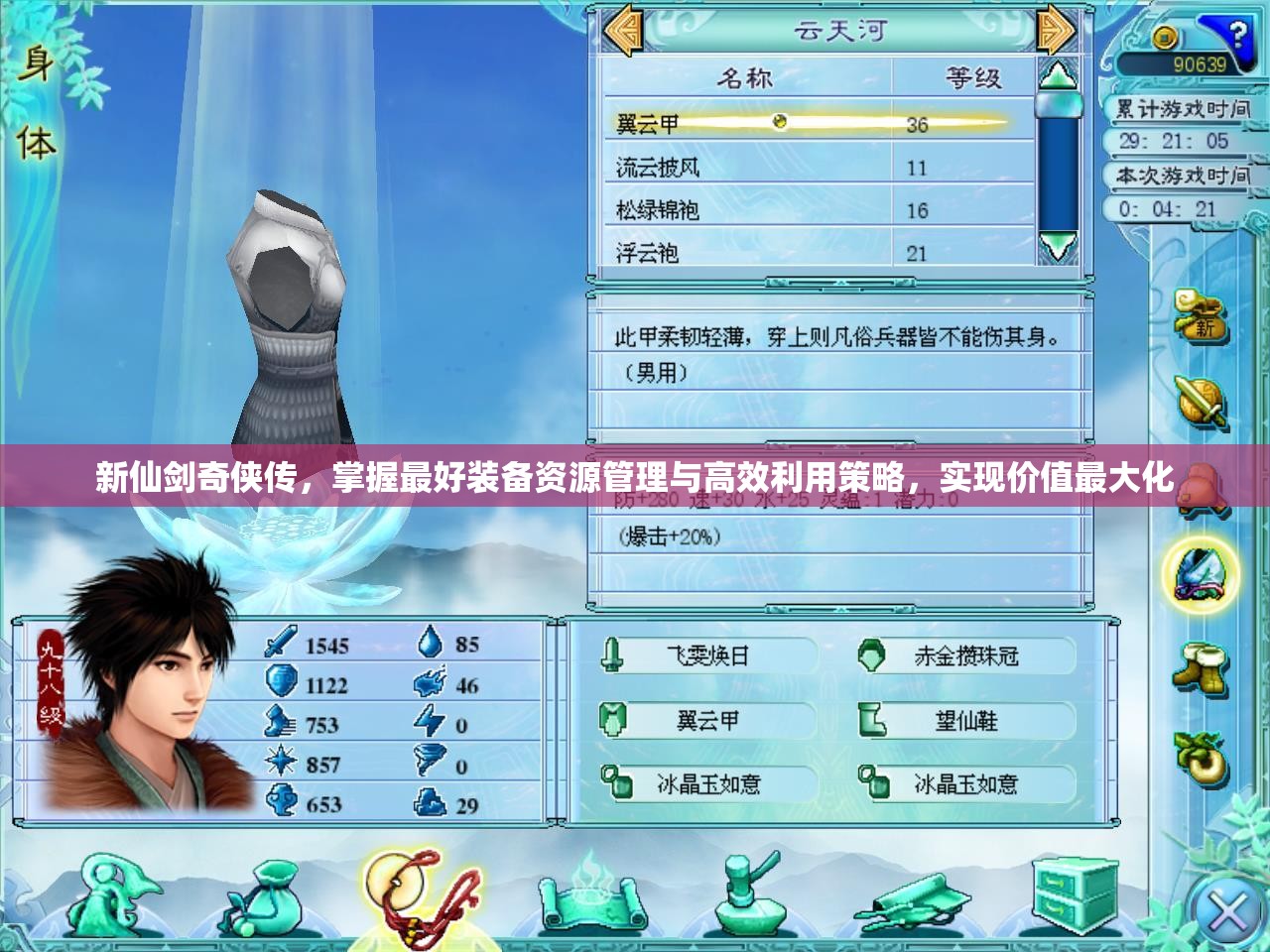Viewport: 1270px width, 952px height.
Task: Close the equipment screen with the X button
Action: (x=1227, y=913)
